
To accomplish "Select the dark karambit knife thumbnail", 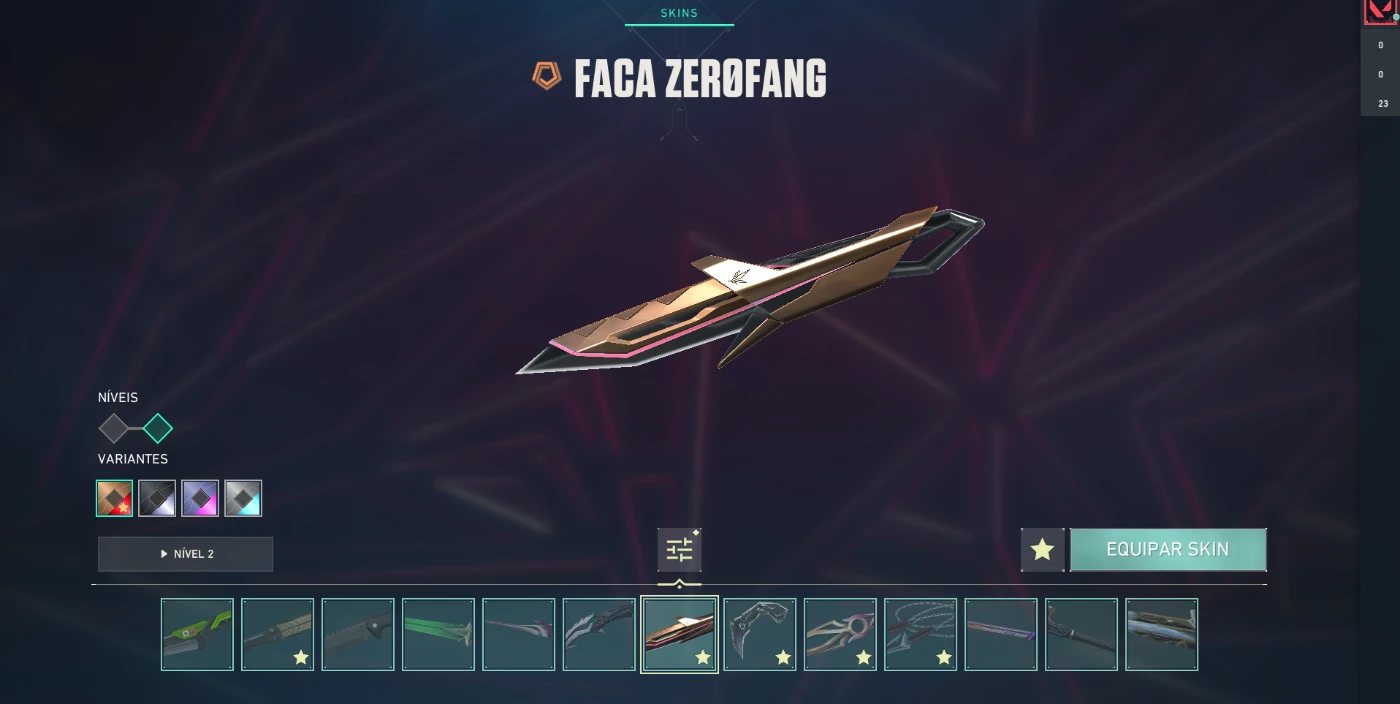I will click(x=760, y=634).
